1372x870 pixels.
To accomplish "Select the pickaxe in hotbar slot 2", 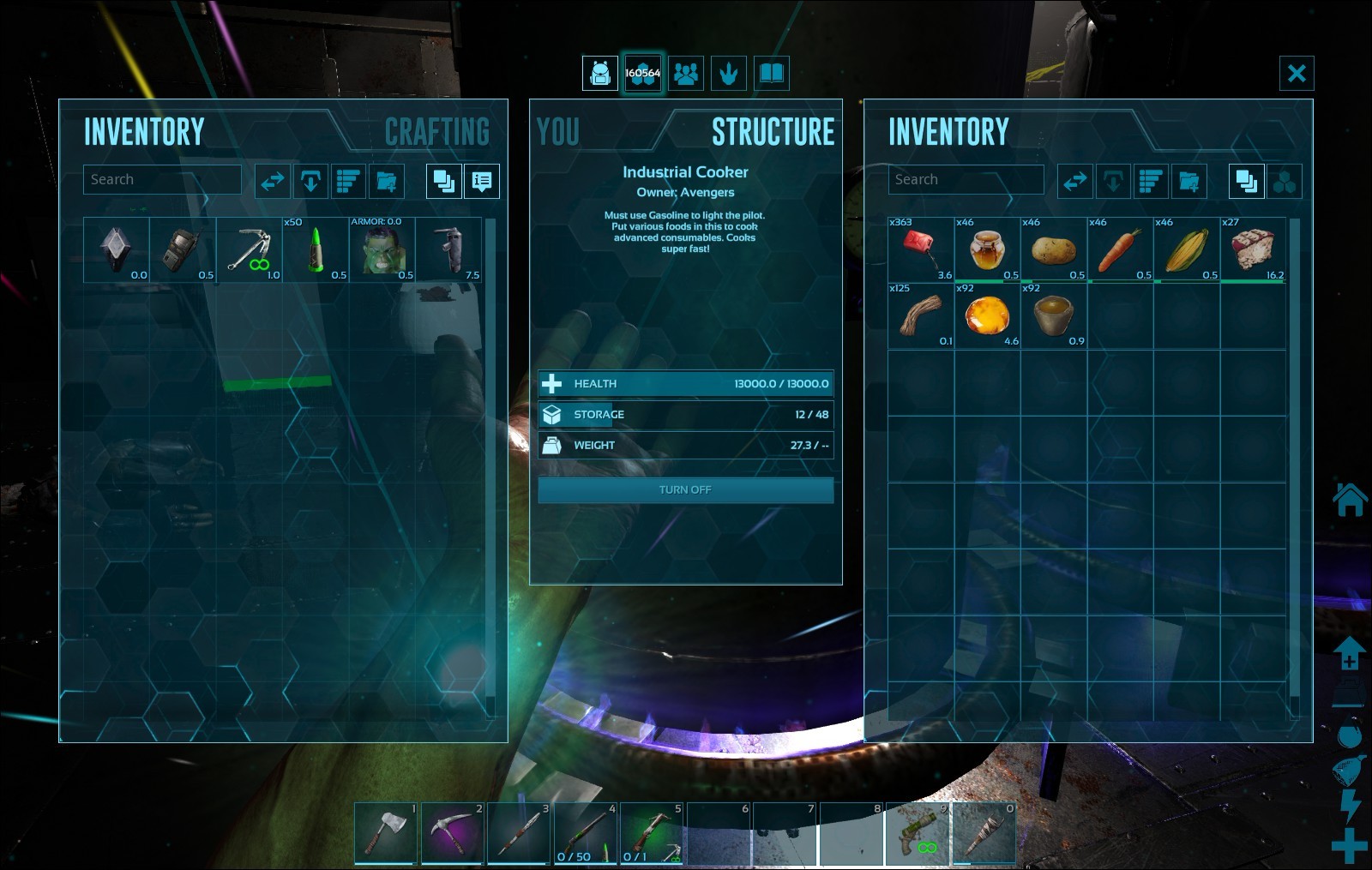I will [452, 833].
